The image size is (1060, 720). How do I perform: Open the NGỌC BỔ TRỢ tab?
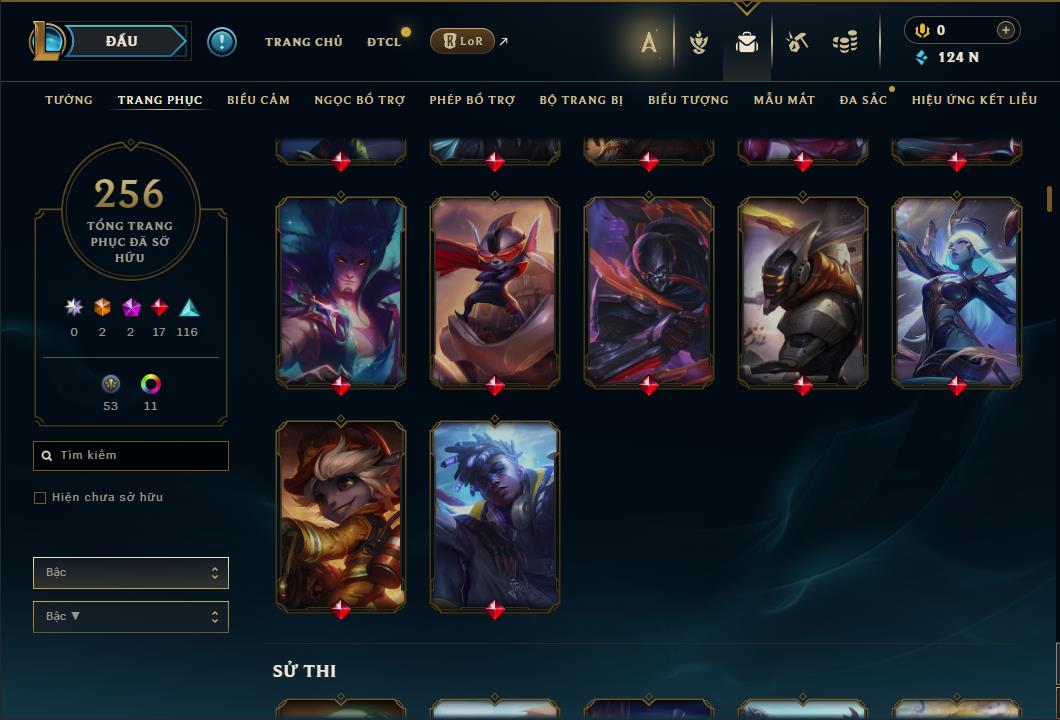(360, 100)
